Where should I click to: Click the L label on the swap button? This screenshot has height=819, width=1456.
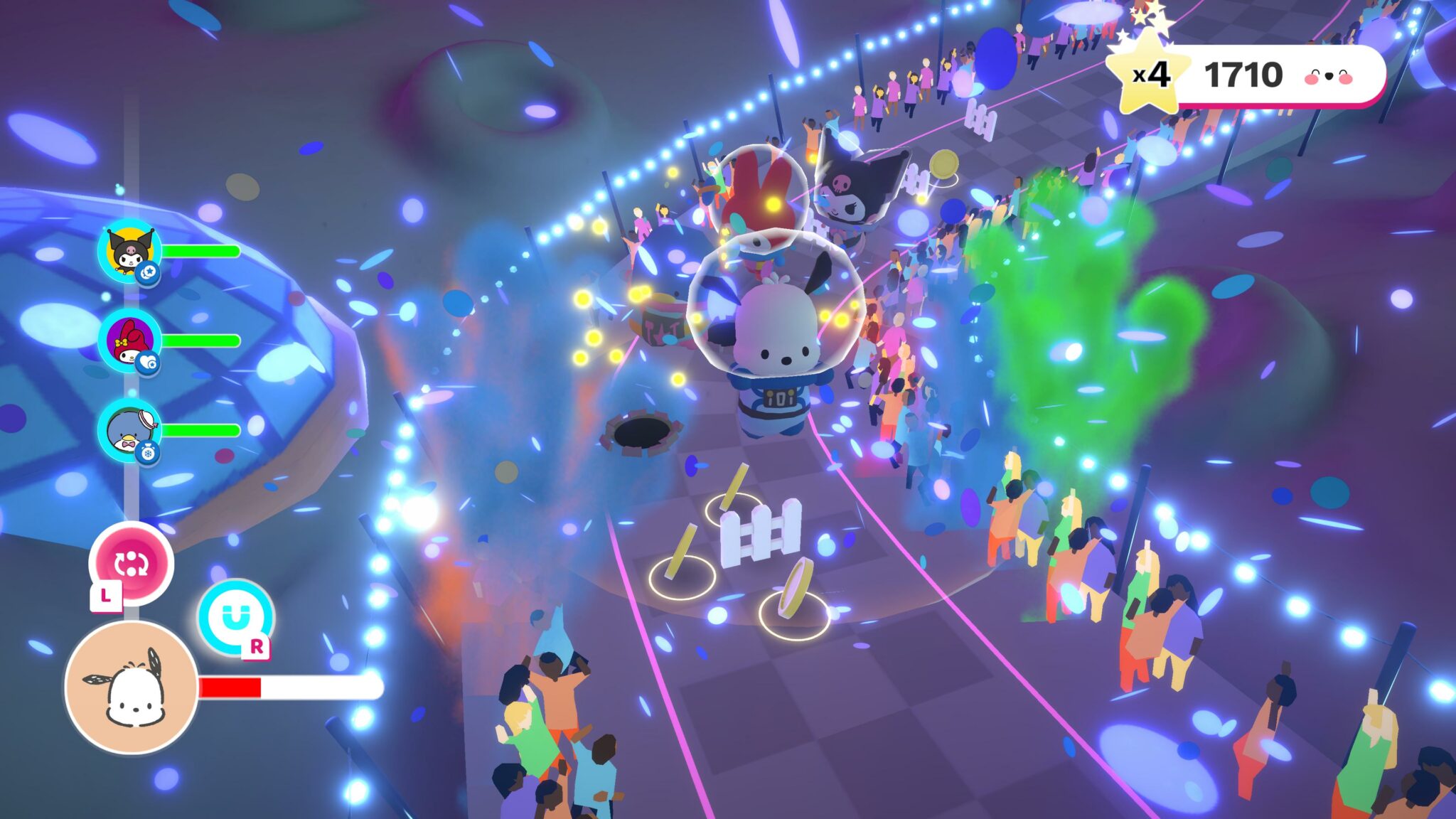point(106,596)
